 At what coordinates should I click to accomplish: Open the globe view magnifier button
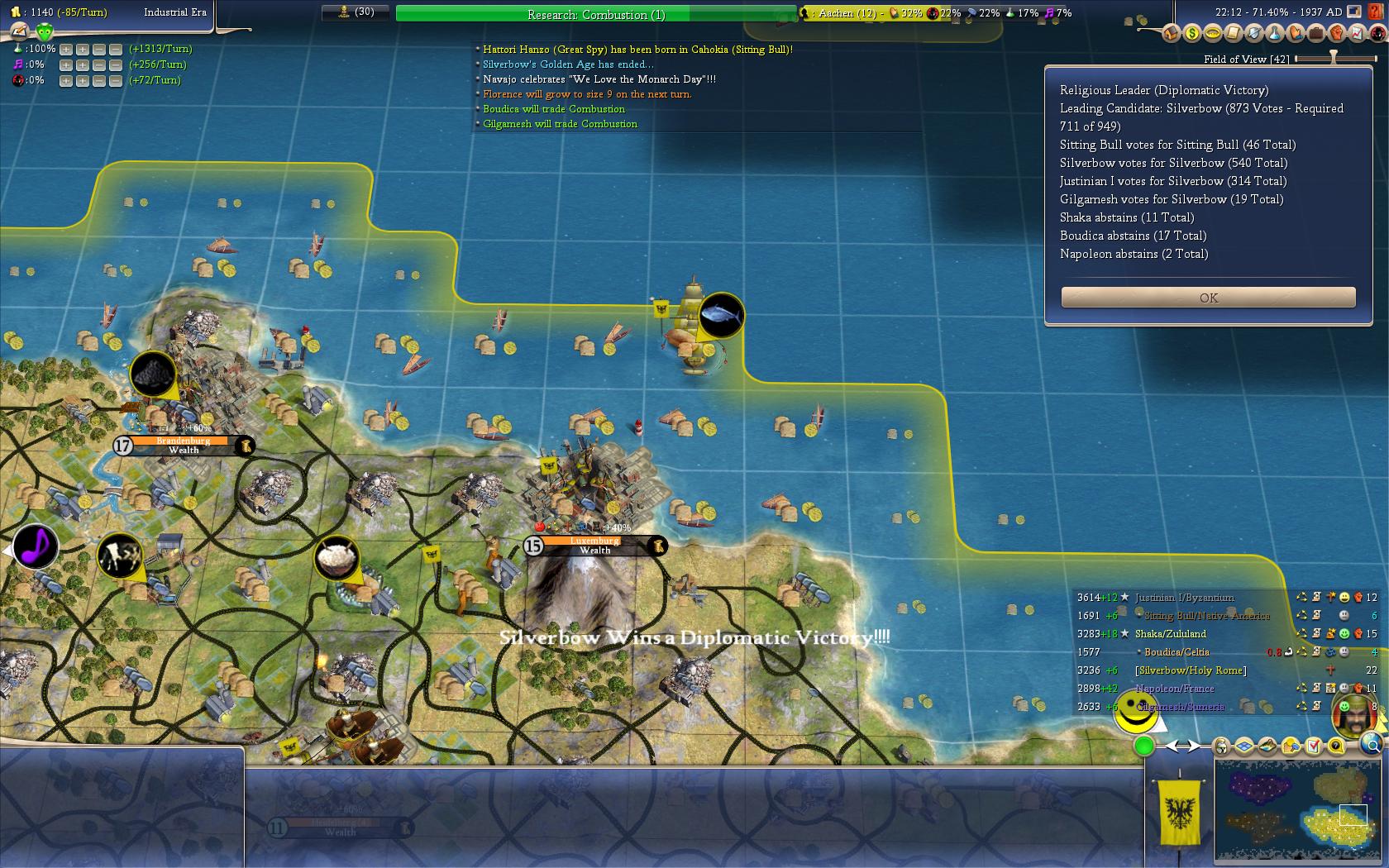(1372, 744)
